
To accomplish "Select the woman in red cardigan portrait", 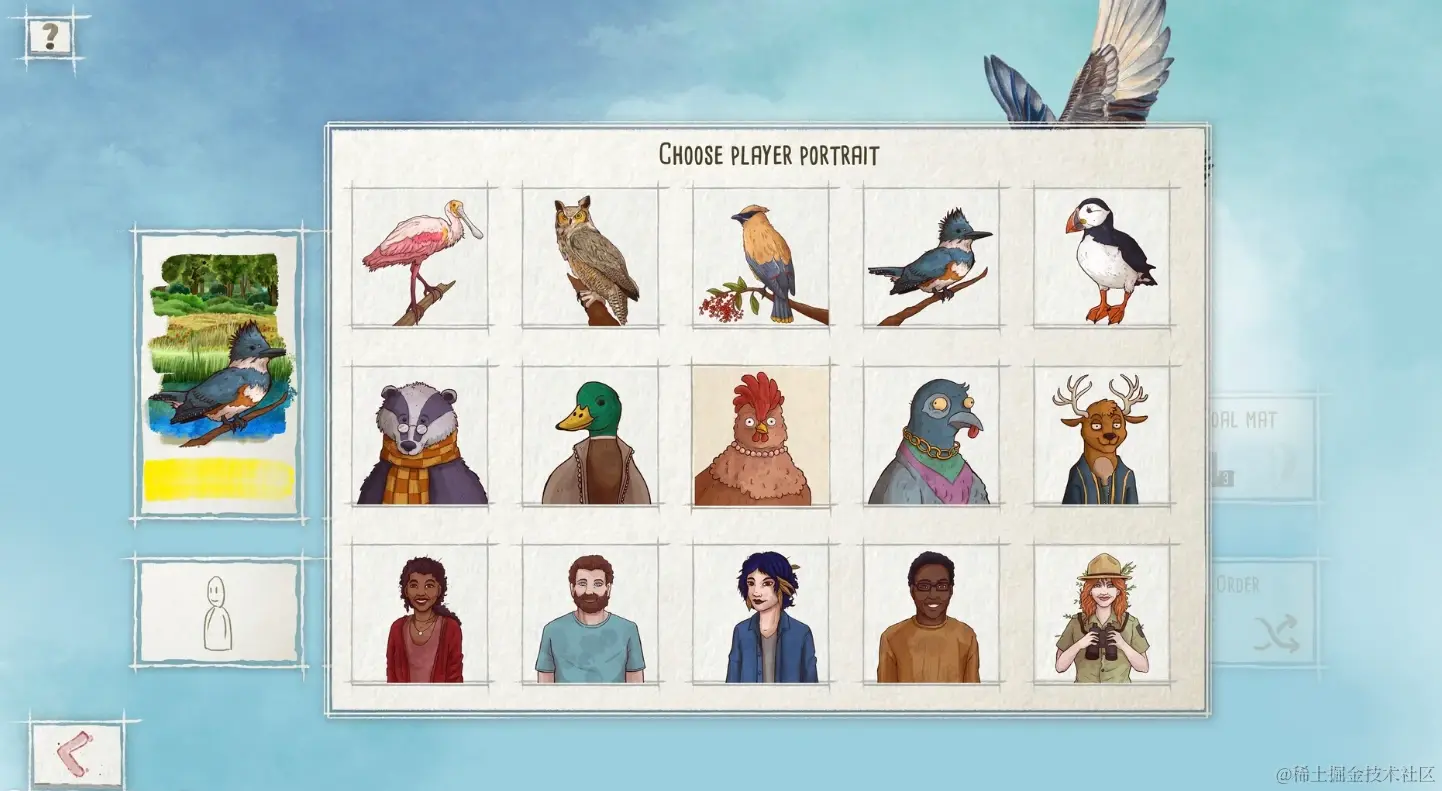I will tap(421, 615).
